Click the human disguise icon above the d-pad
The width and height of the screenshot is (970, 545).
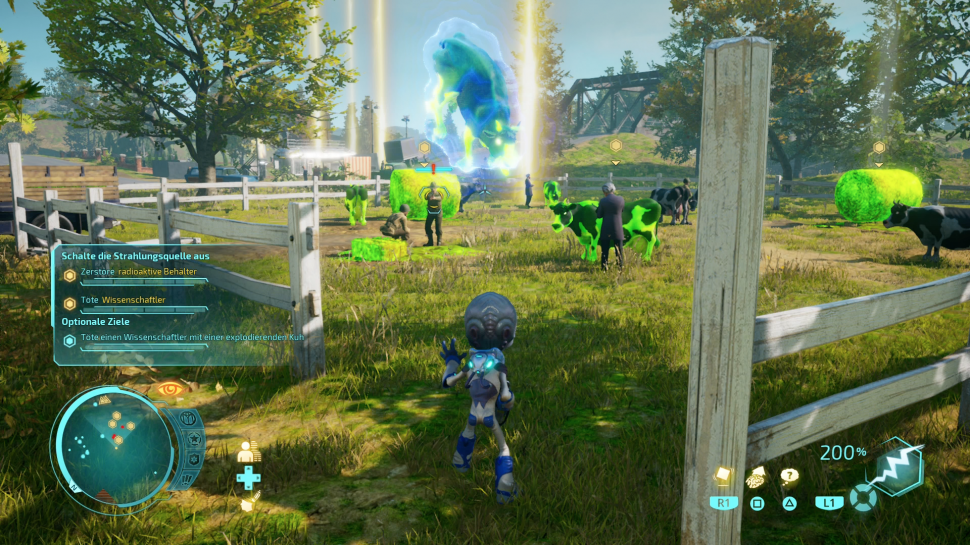(x=247, y=452)
